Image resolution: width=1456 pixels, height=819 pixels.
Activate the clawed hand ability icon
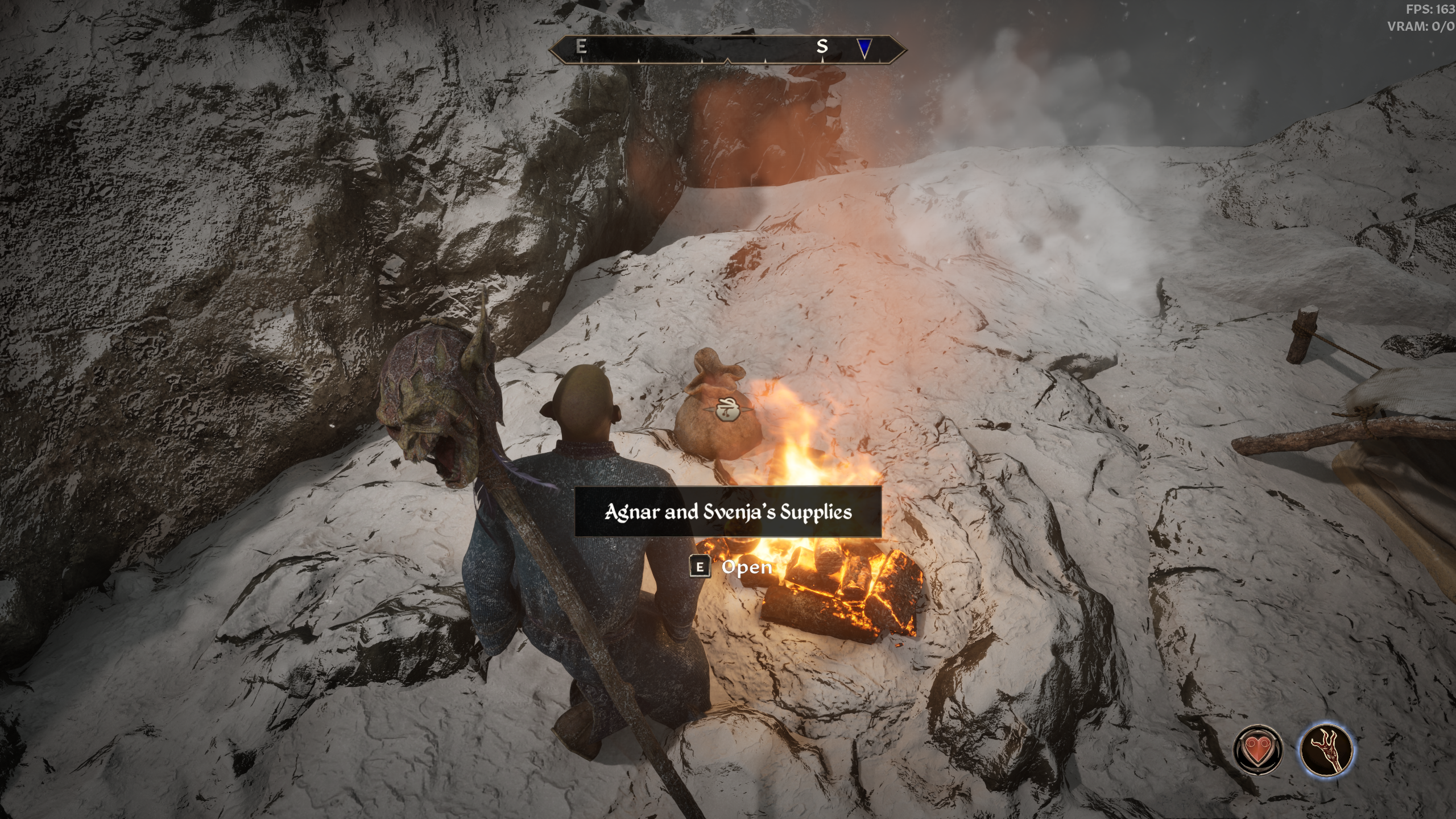[x=1327, y=749]
